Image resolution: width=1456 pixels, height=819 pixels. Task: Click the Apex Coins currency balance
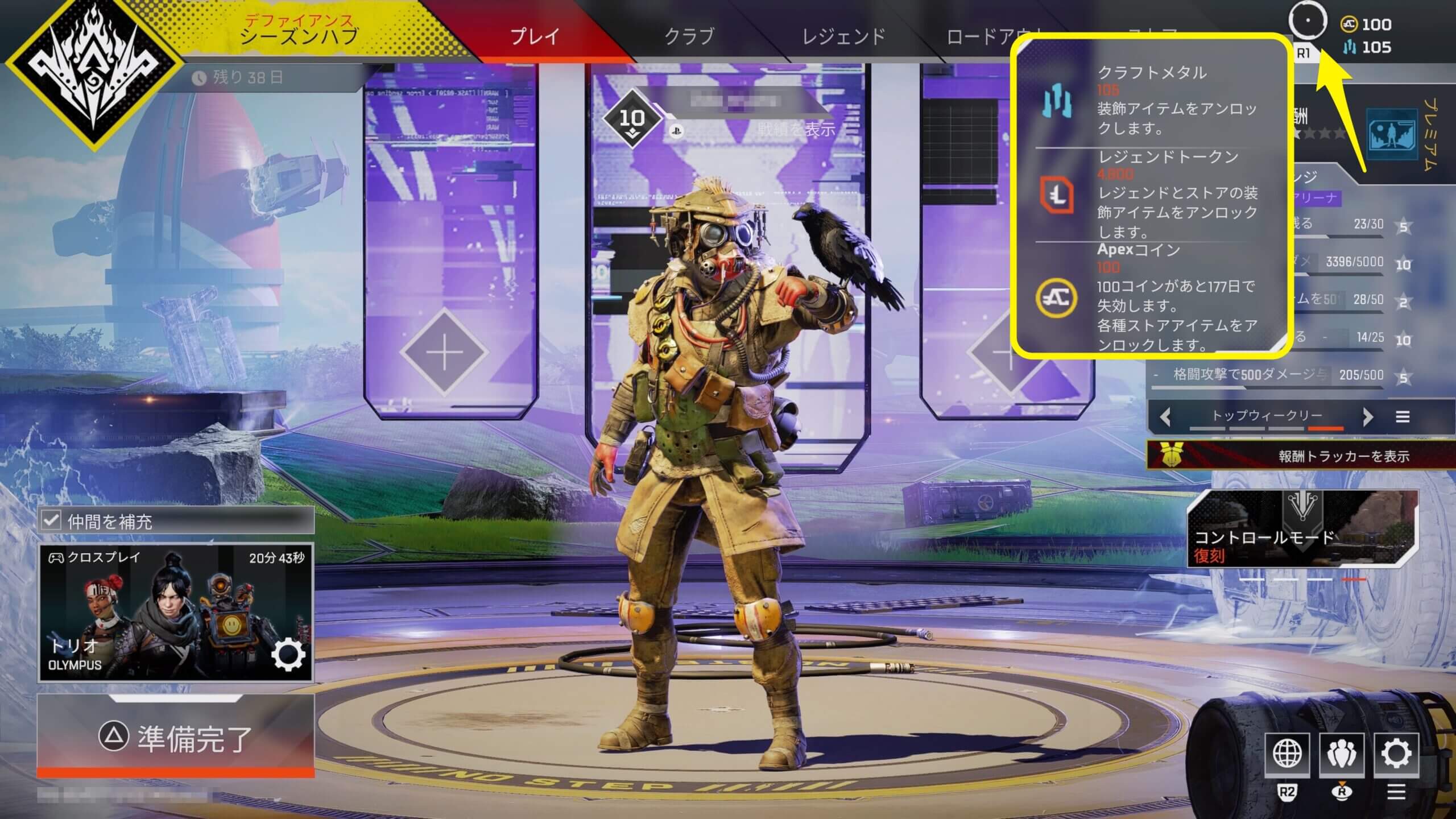(1367, 24)
